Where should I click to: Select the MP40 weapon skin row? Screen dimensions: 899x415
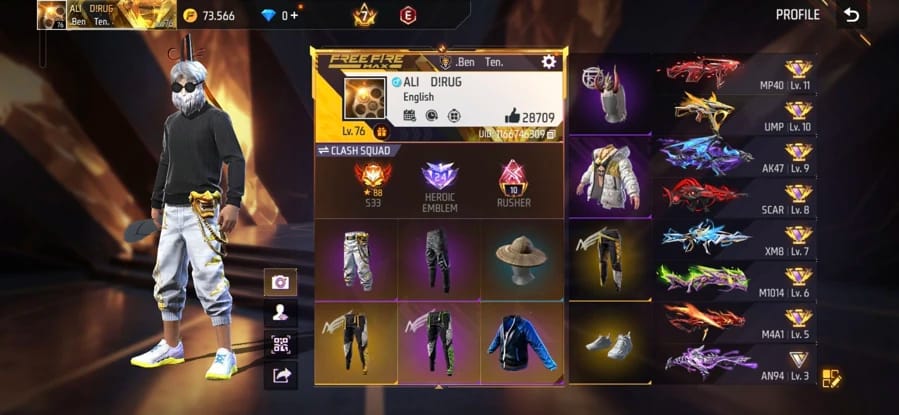coord(736,74)
